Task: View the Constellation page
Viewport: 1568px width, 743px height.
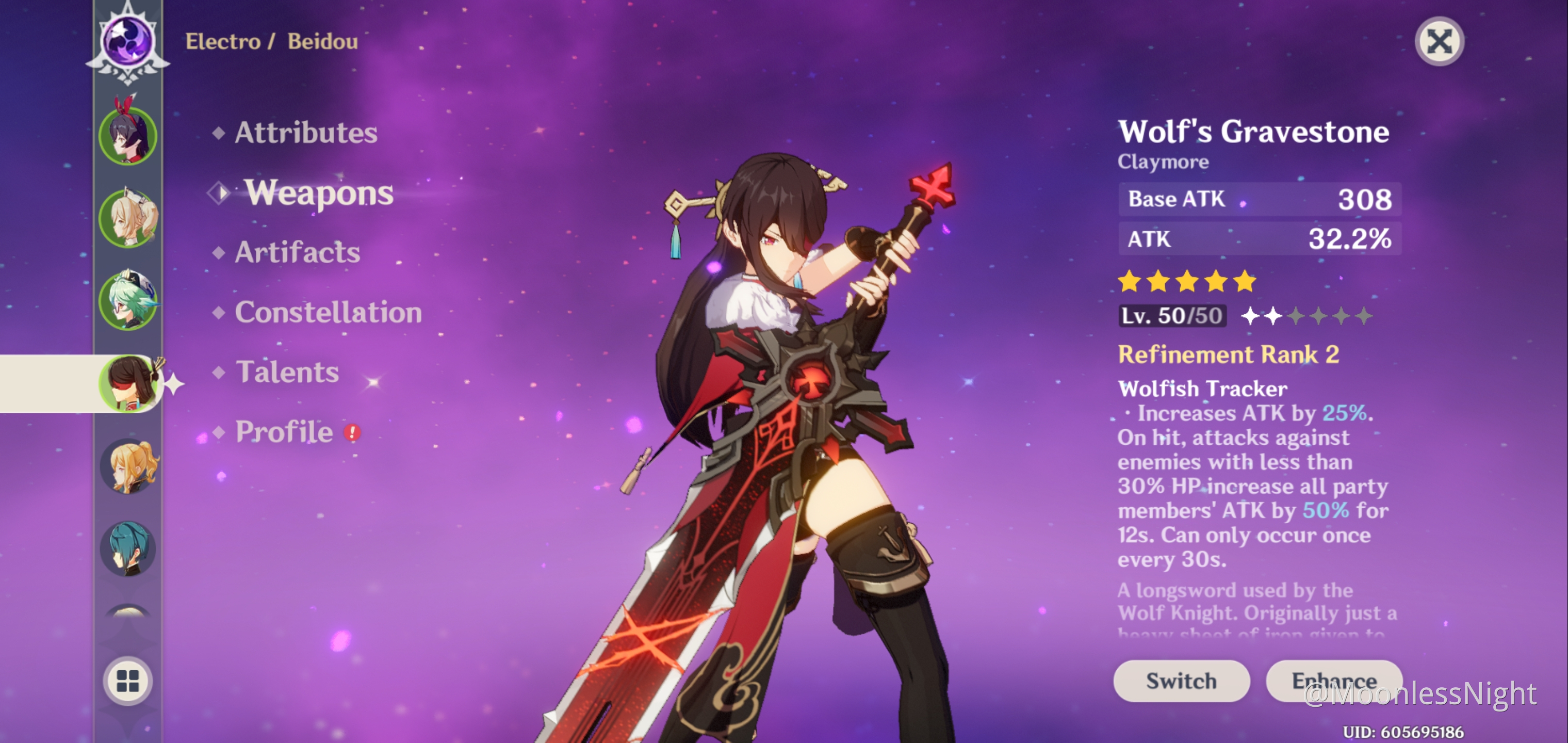Action: pos(328,313)
